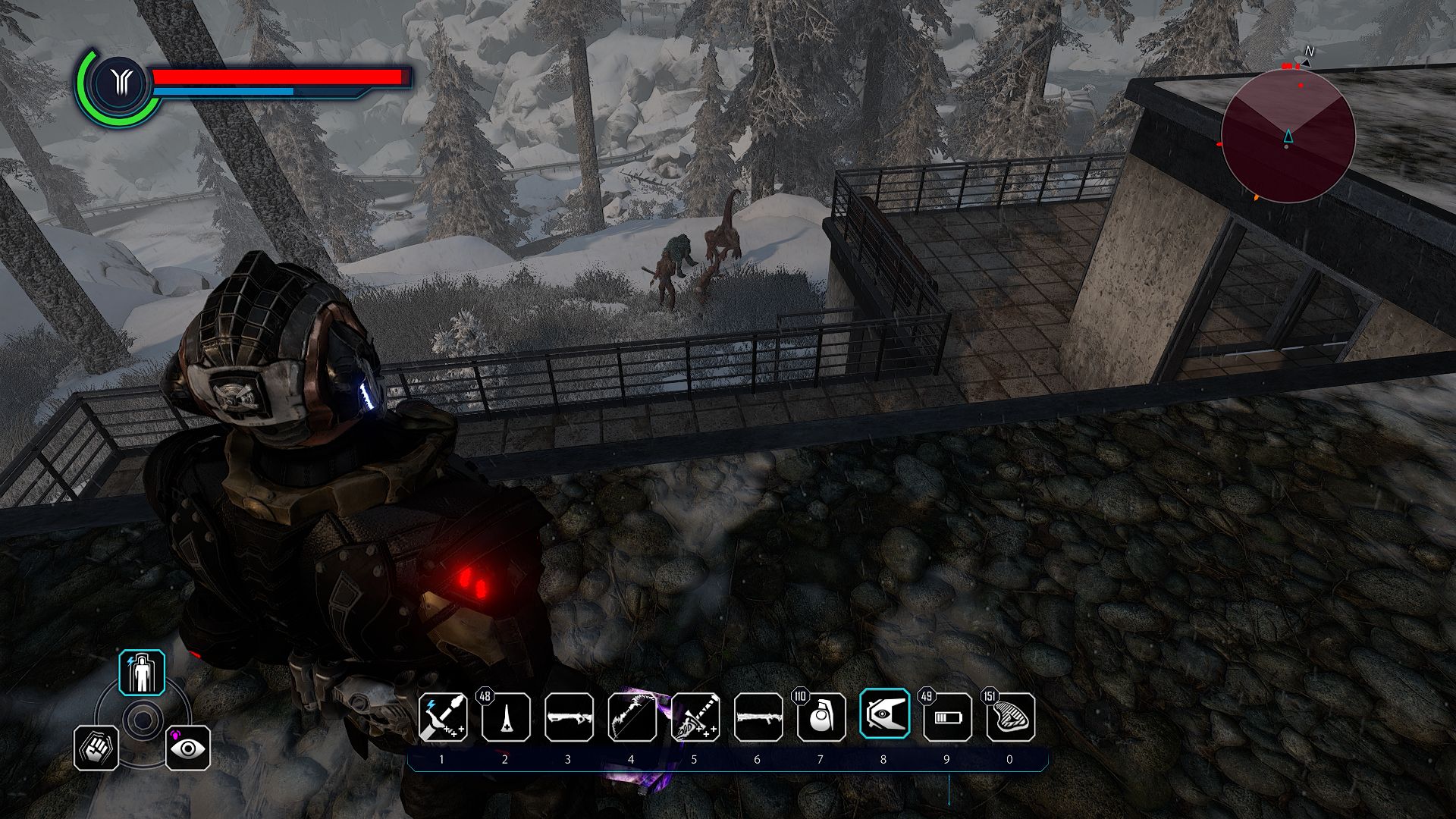Viewport: 1456px width, 819px height.
Task: Select the highlighted gadget in hotbar slot 8
Action: pos(883,719)
